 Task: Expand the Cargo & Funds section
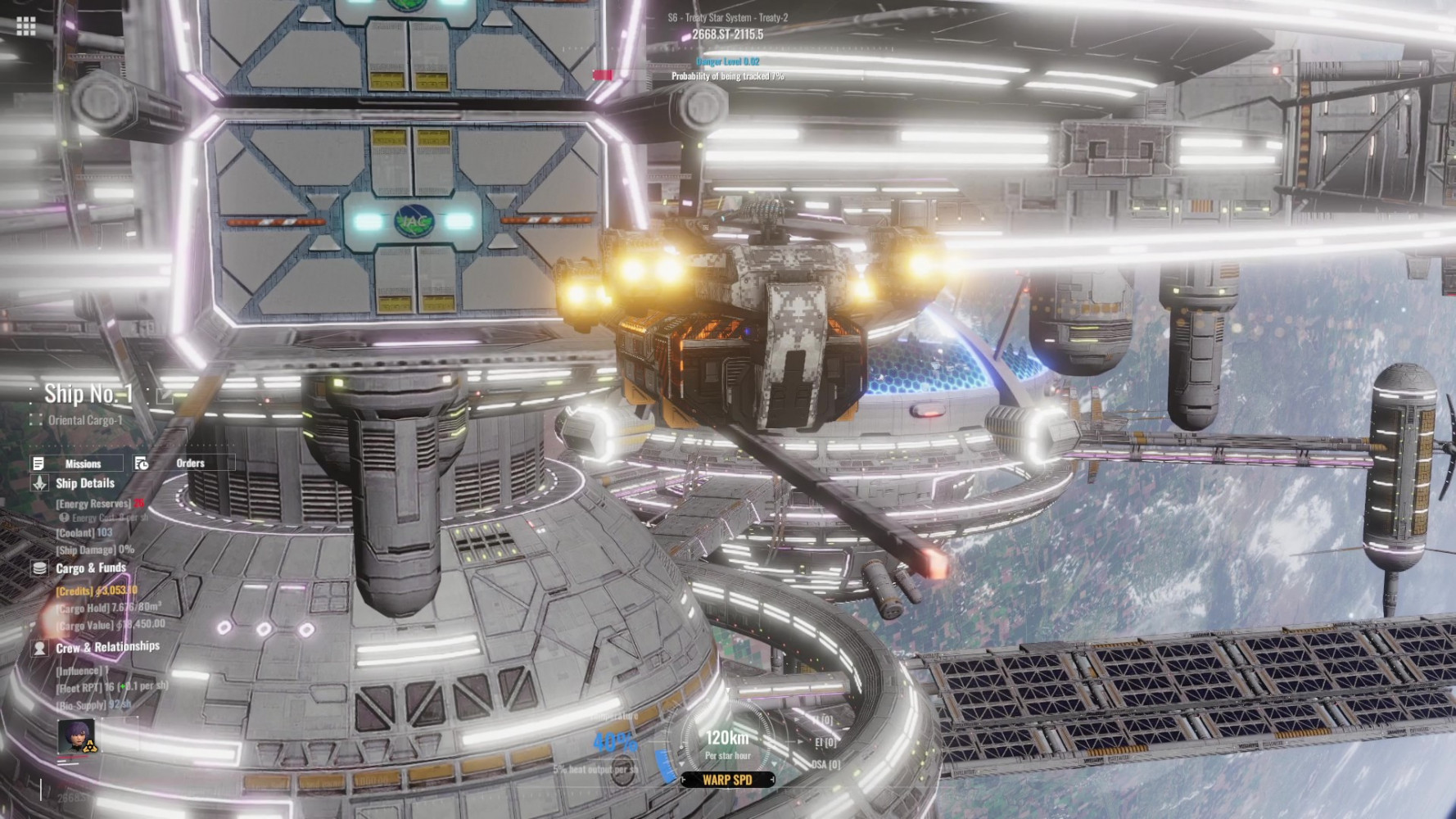click(90, 568)
